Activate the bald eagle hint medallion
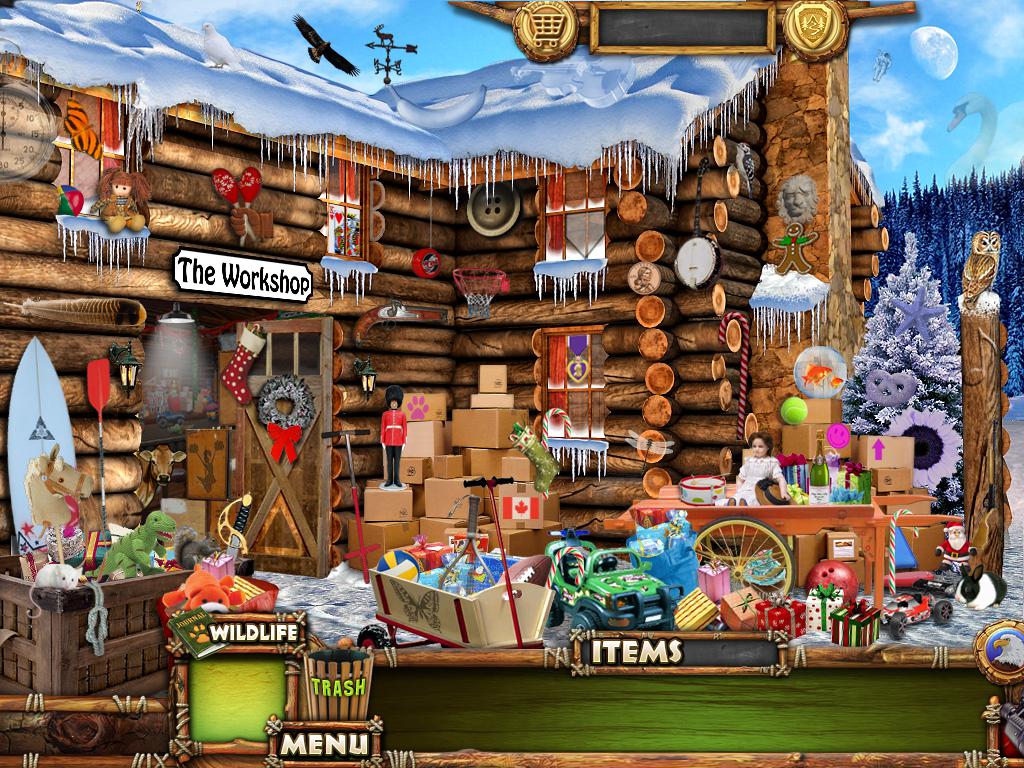This screenshot has height=768, width=1024. [x=1003, y=652]
